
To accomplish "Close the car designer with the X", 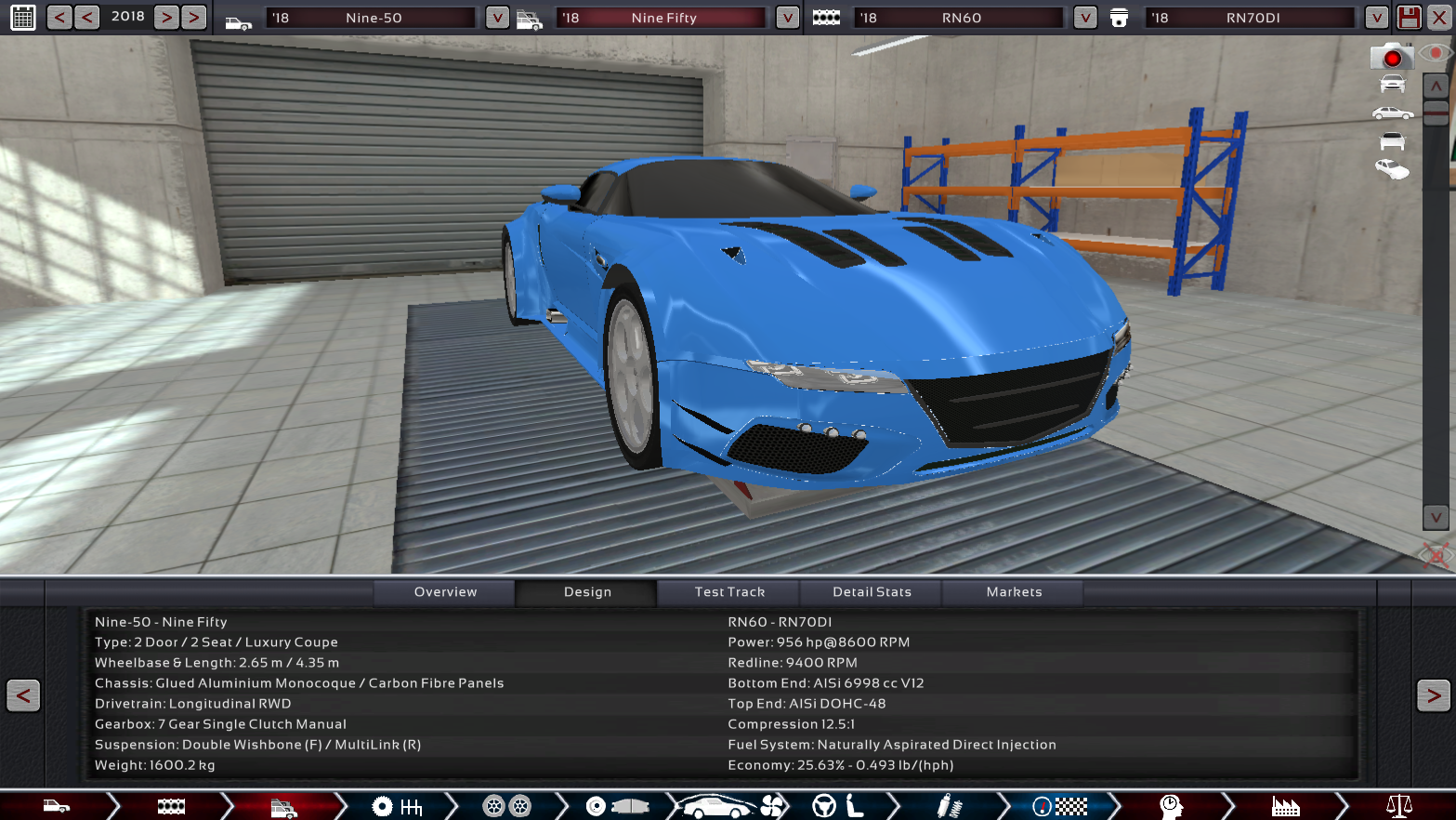I will coord(1439,18).
